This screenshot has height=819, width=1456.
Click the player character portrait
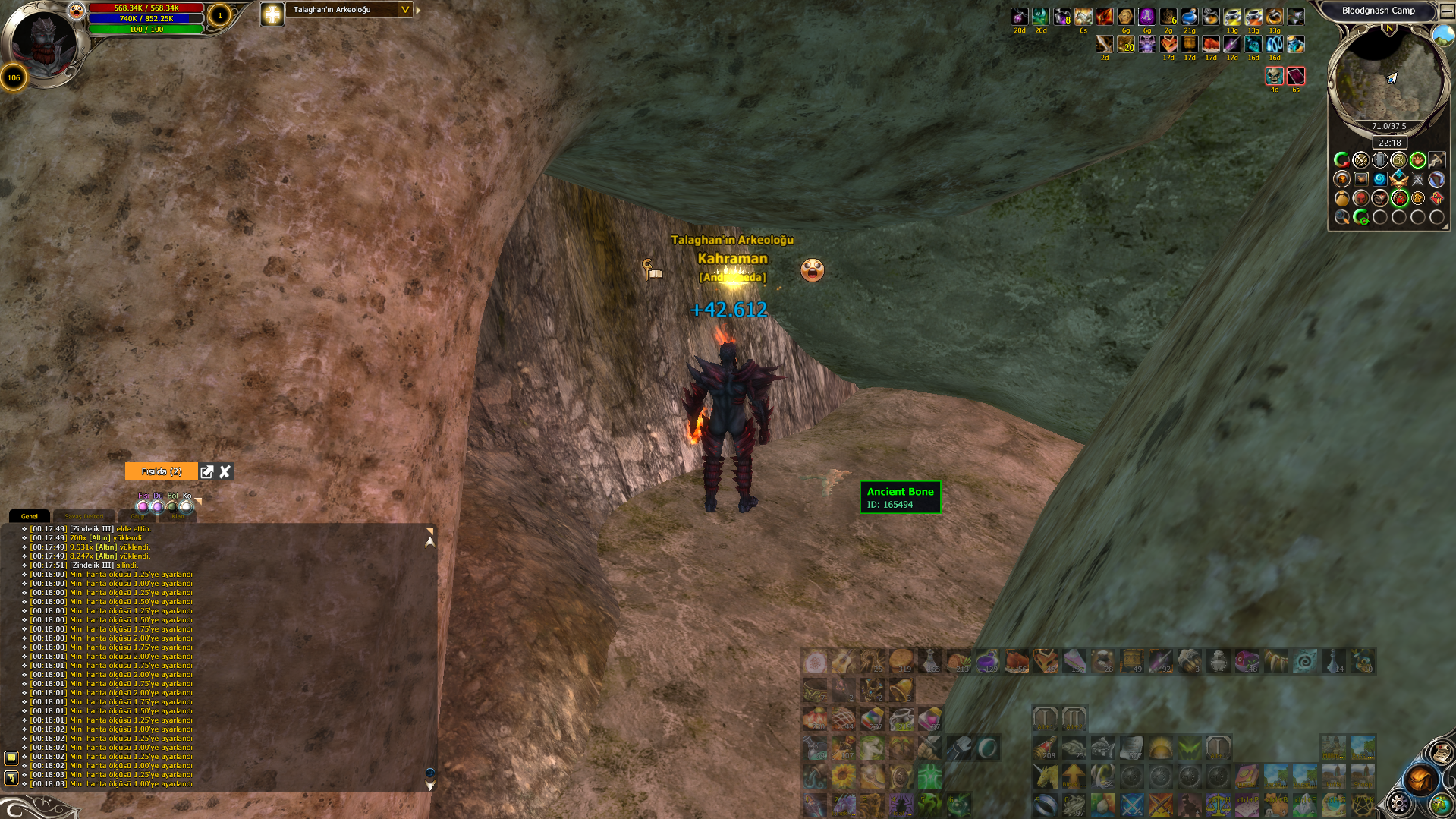tap(44, 42)
